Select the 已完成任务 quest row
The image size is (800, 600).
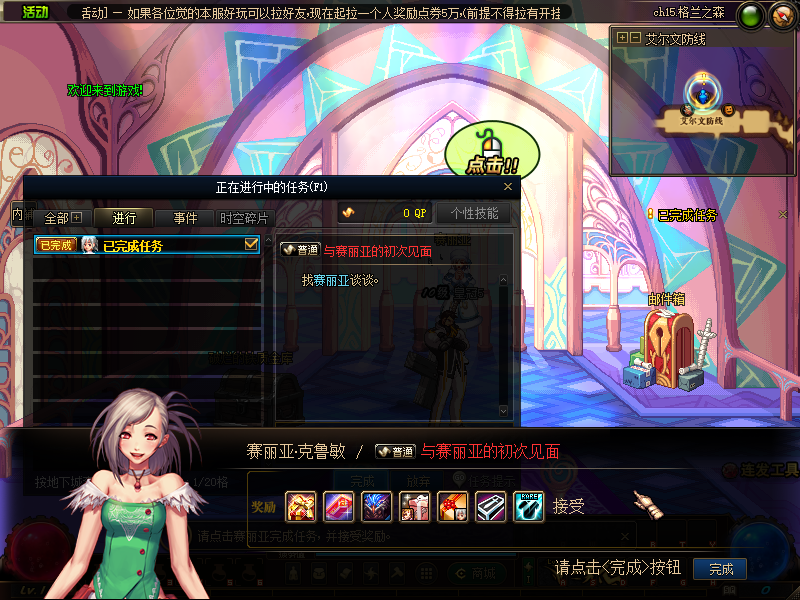click(x=147, y=245)
